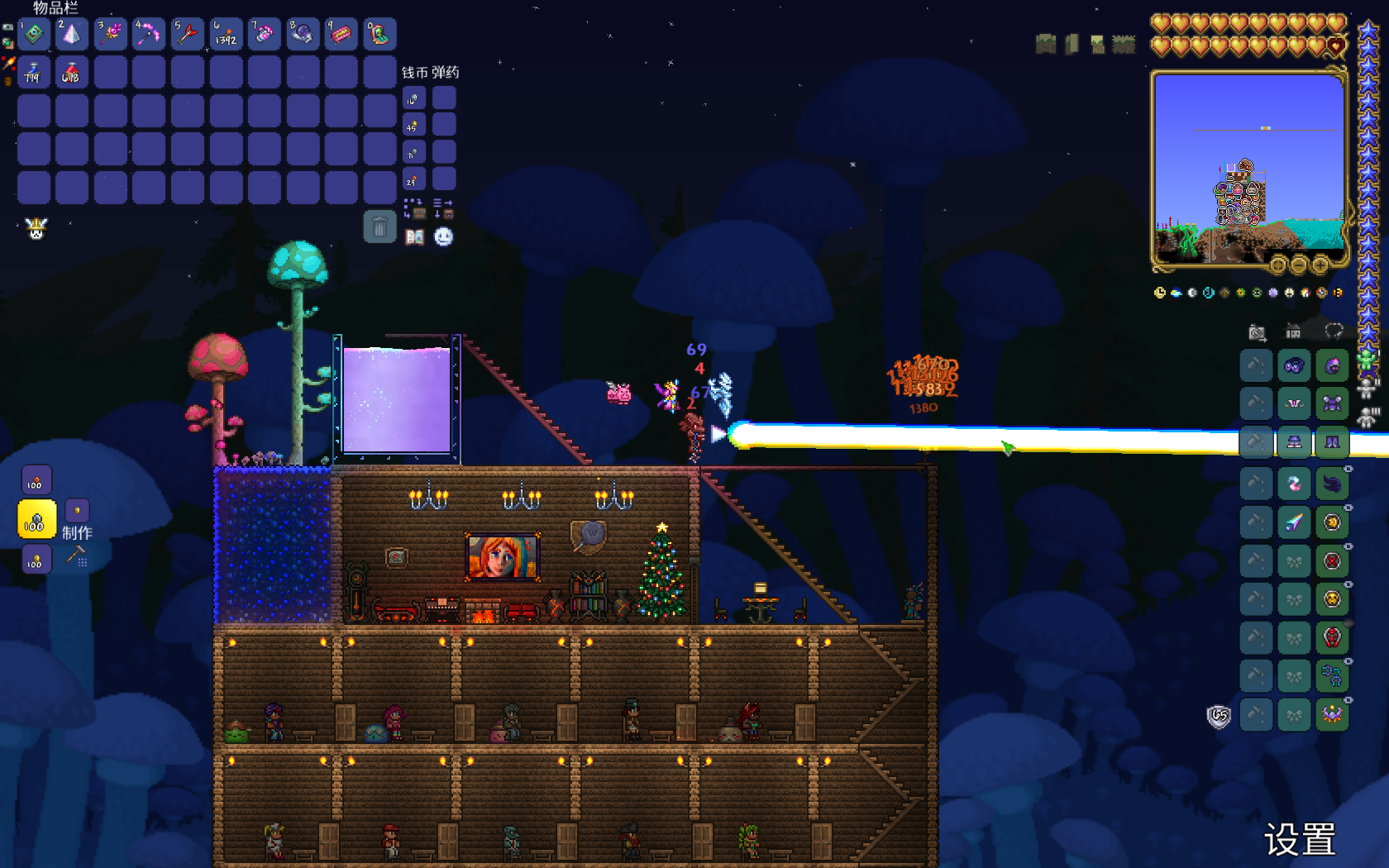
Task: Open the housing menu house icon
Action: coord(1293,332)
